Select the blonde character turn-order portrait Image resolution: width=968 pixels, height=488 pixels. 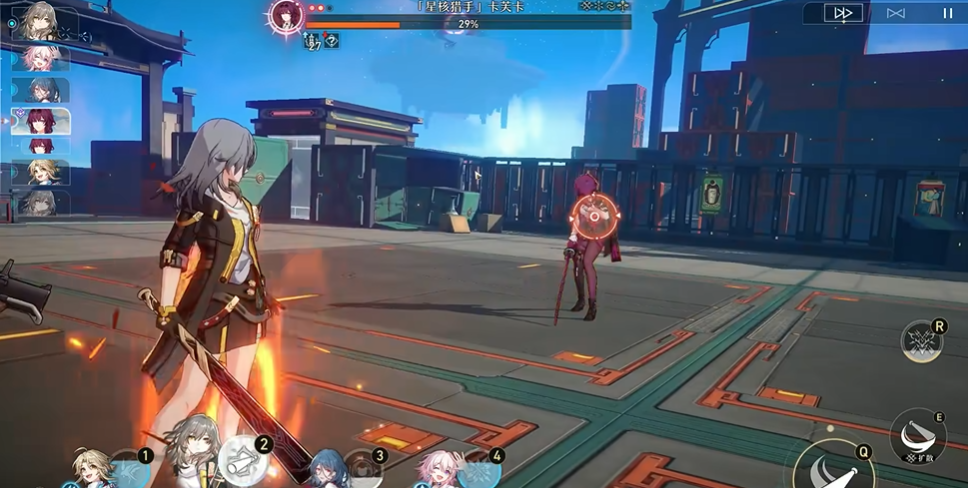pyautogui.click(x=42, y=173)
